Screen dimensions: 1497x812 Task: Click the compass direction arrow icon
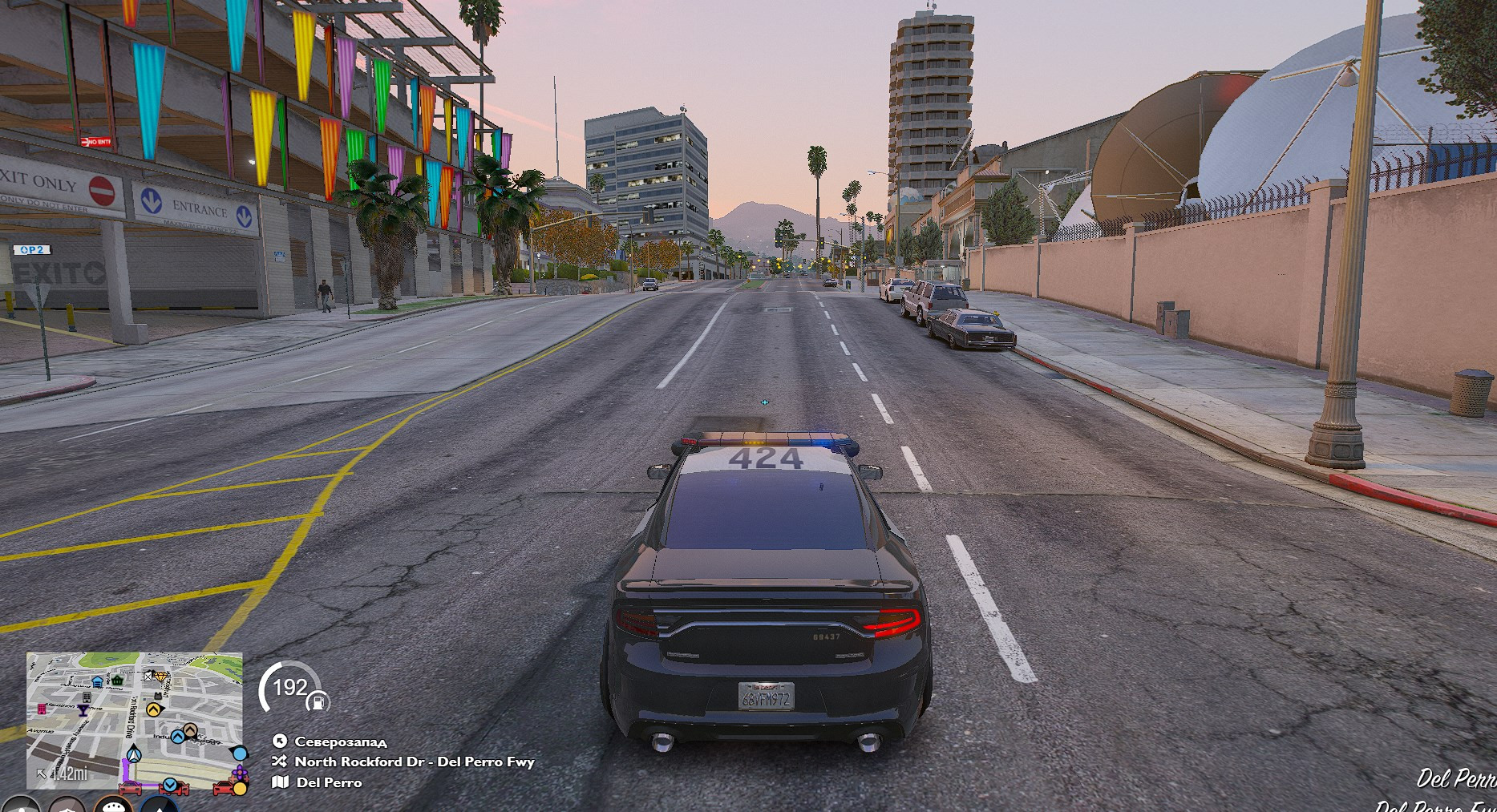click(280, 741)
